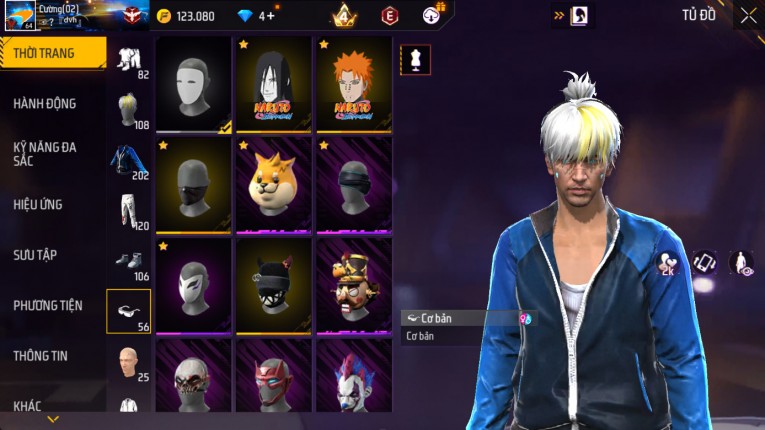Close the wardrobe with the X

[x=748, y=15]
